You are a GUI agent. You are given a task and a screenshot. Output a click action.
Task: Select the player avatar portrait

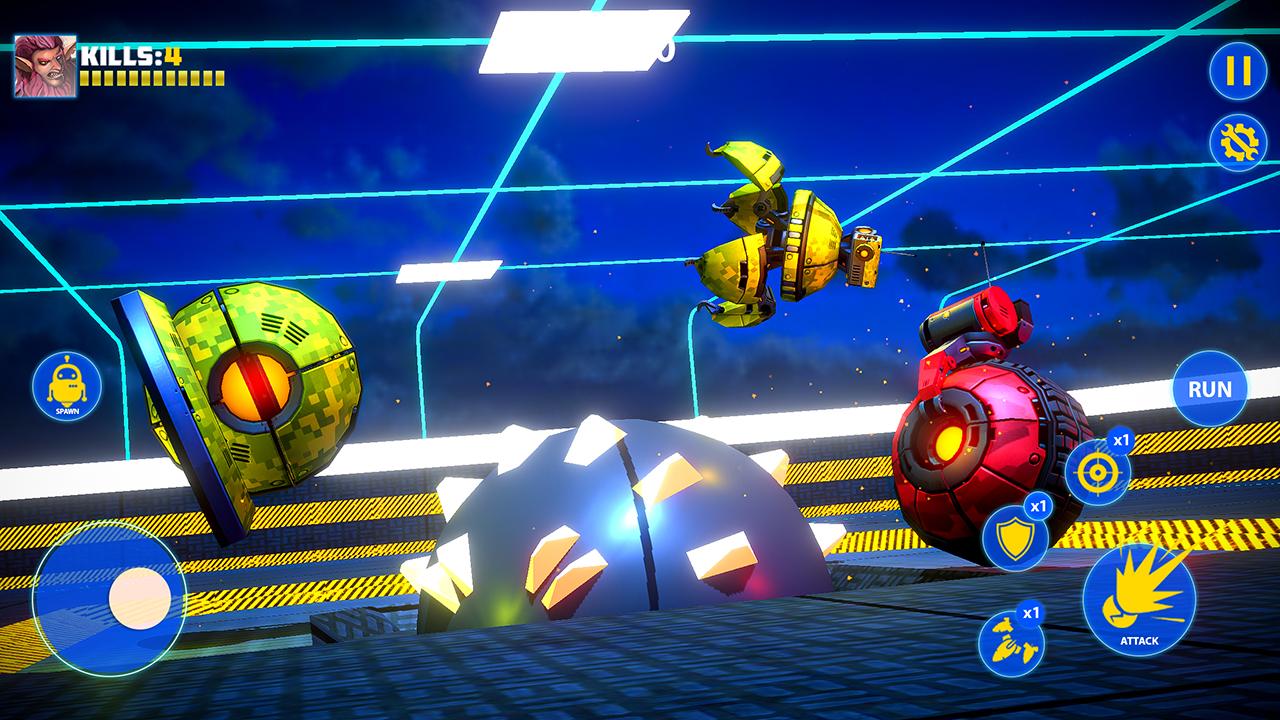click(45, 66)
